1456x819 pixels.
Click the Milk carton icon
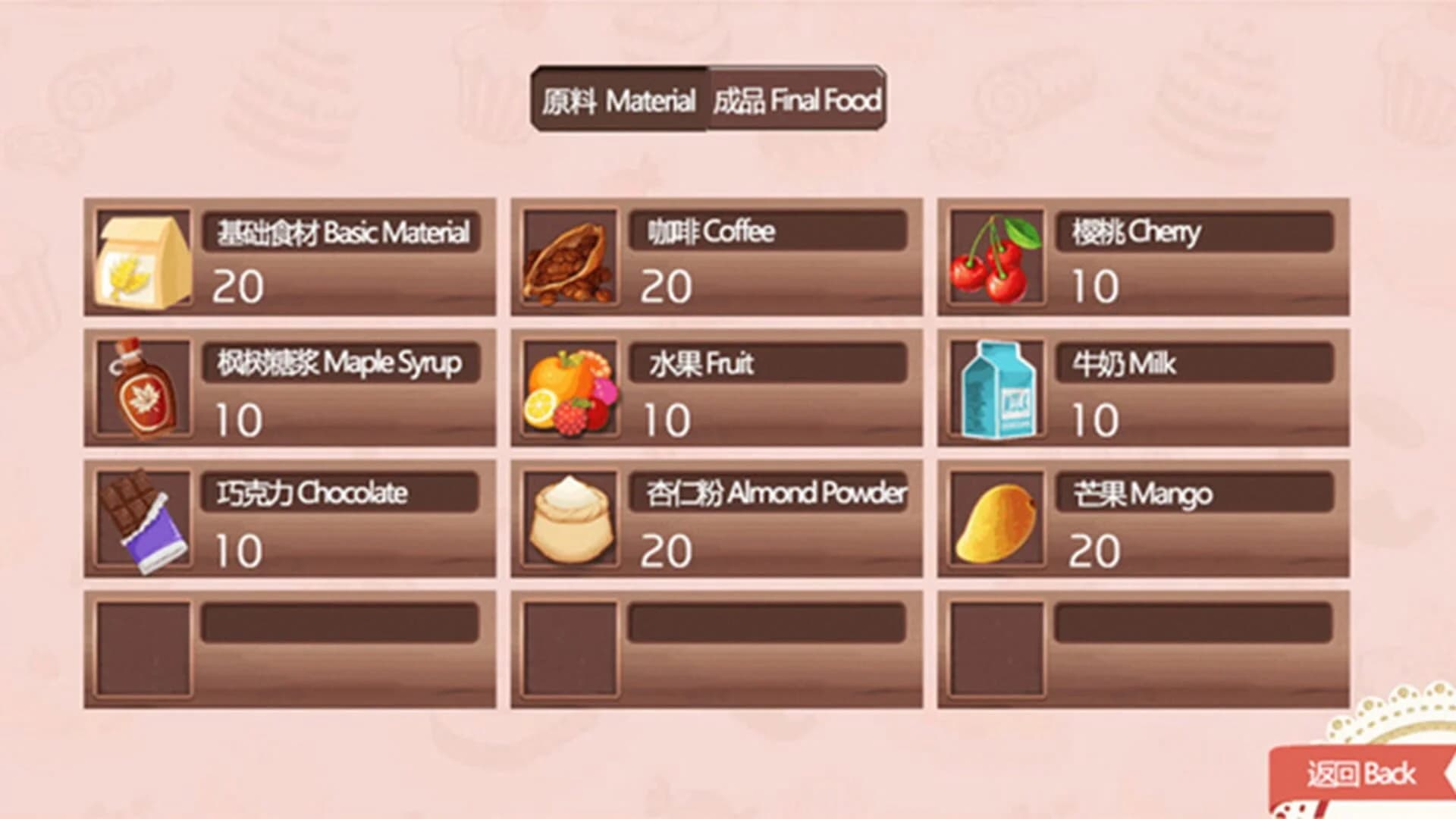pos(997,391)
